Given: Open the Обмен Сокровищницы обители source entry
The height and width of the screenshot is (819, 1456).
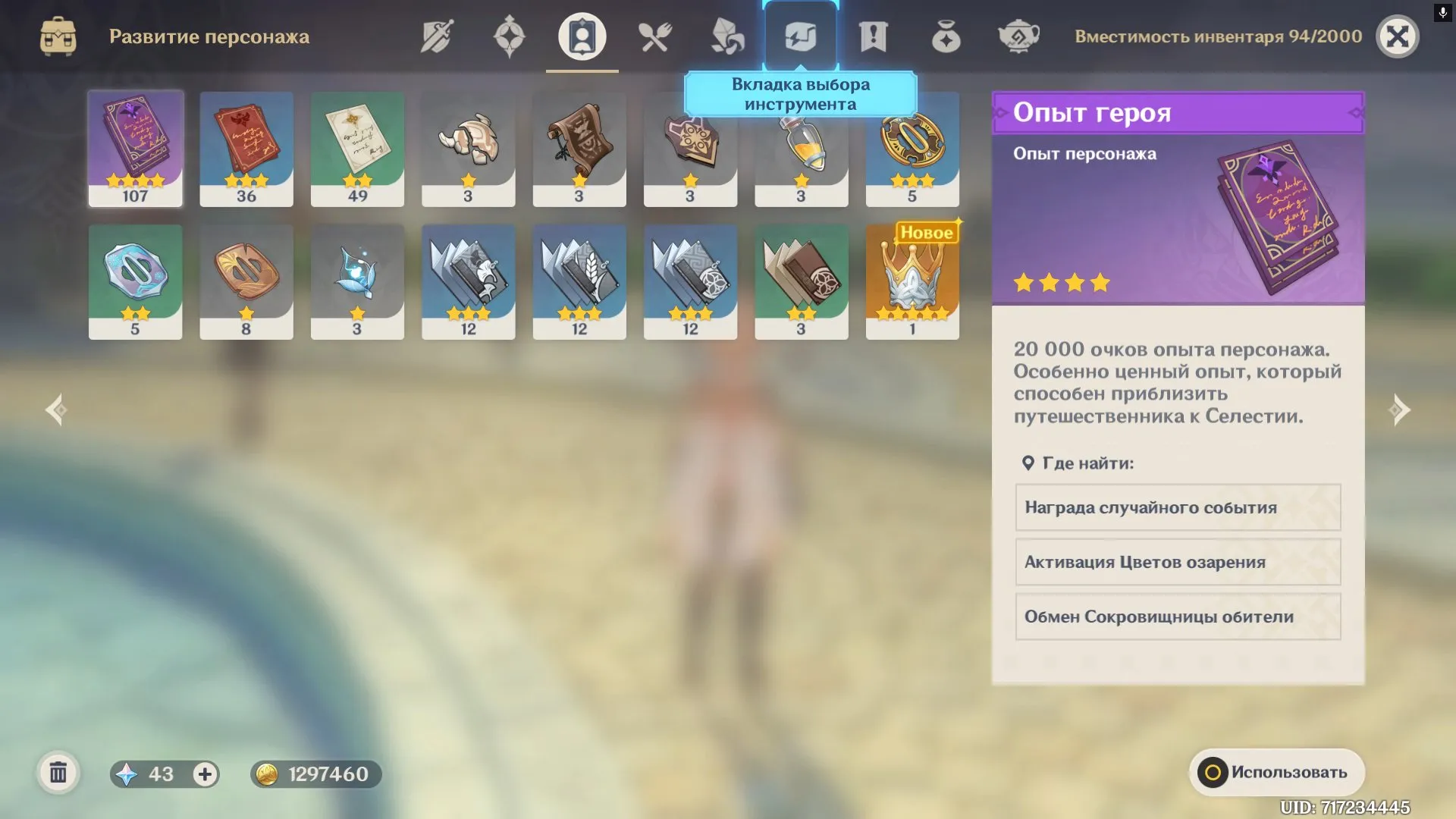Looking at the screenshot, I should point(1177,617).
